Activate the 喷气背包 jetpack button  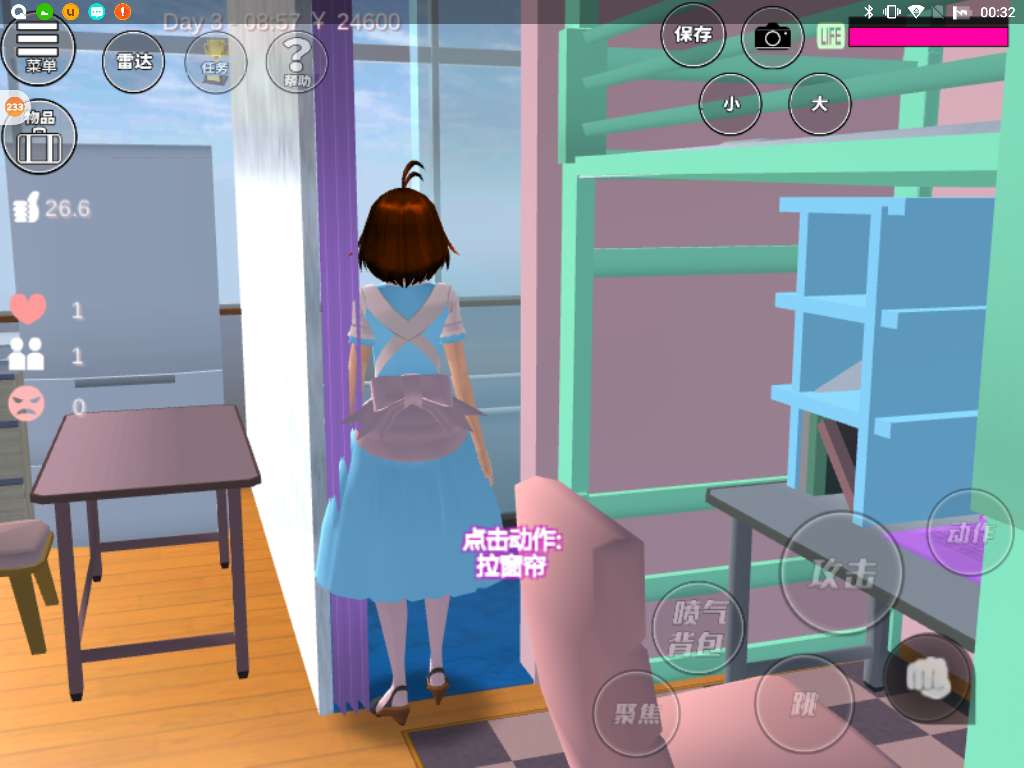coord(697,627)
